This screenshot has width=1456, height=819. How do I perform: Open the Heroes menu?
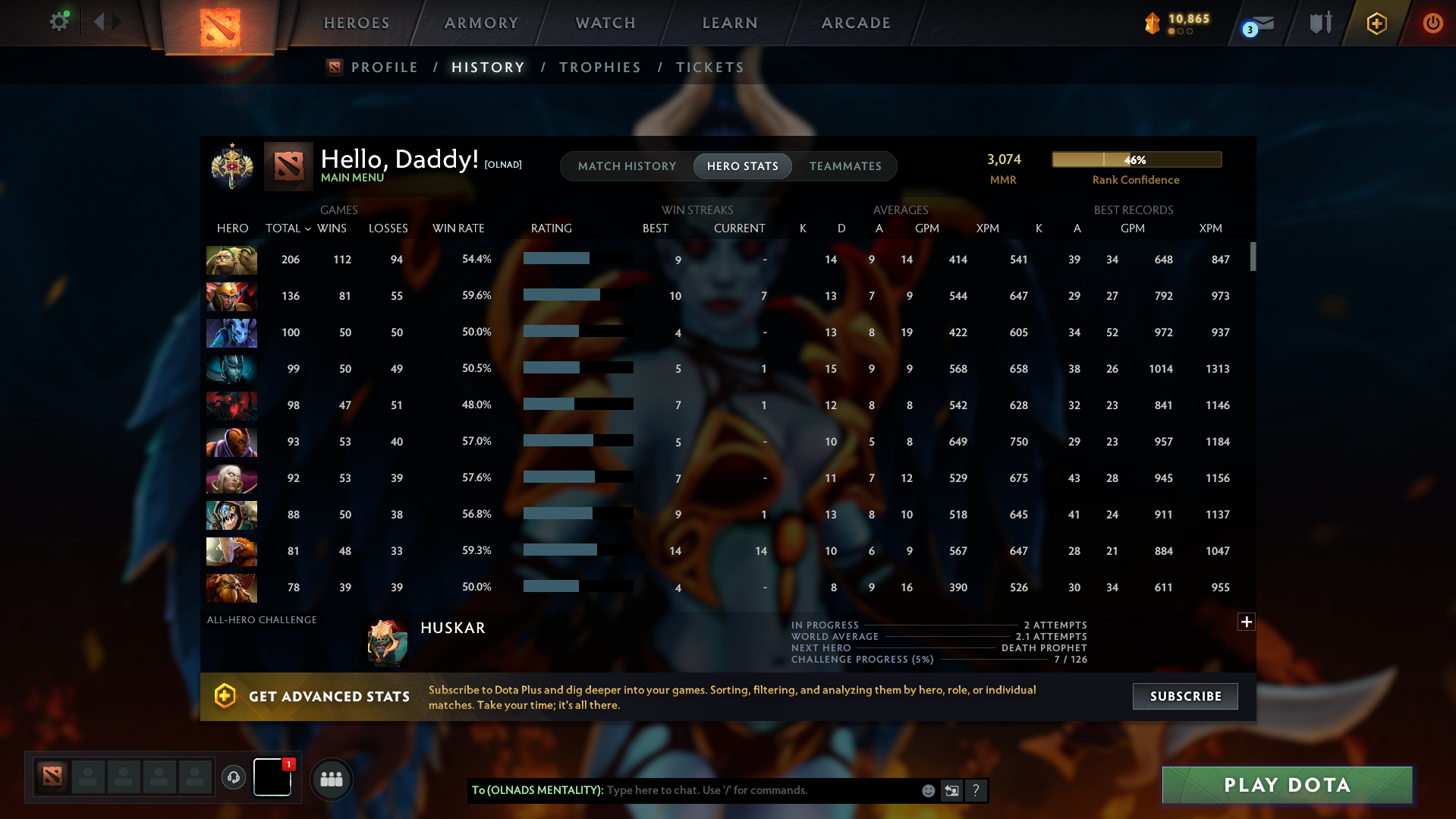tap(357, 23)
